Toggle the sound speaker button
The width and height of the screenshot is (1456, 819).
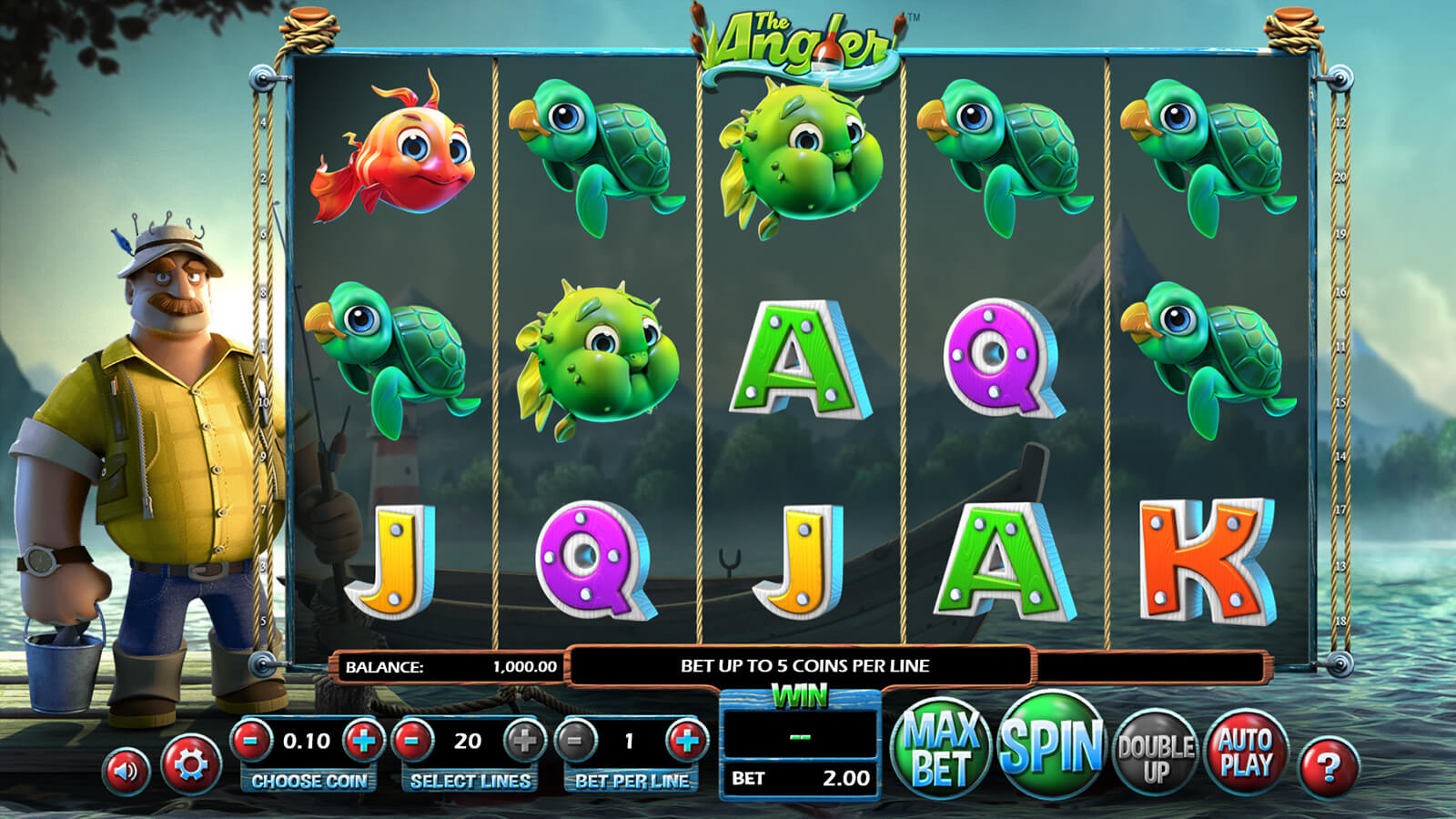(x=126, y=771)
